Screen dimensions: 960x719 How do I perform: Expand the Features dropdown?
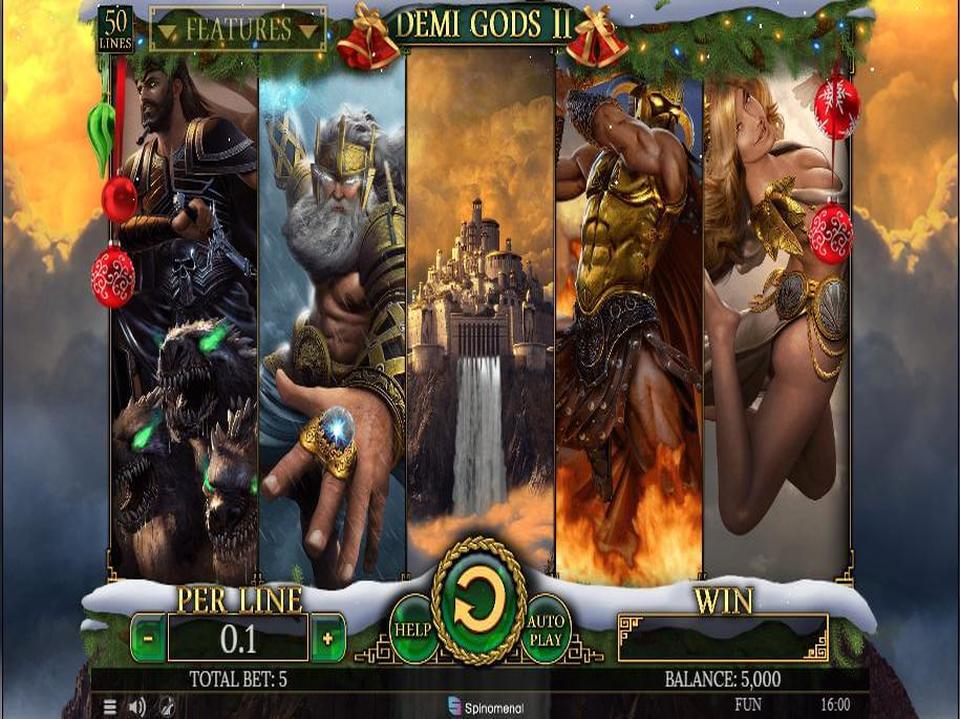coord(238,30)
